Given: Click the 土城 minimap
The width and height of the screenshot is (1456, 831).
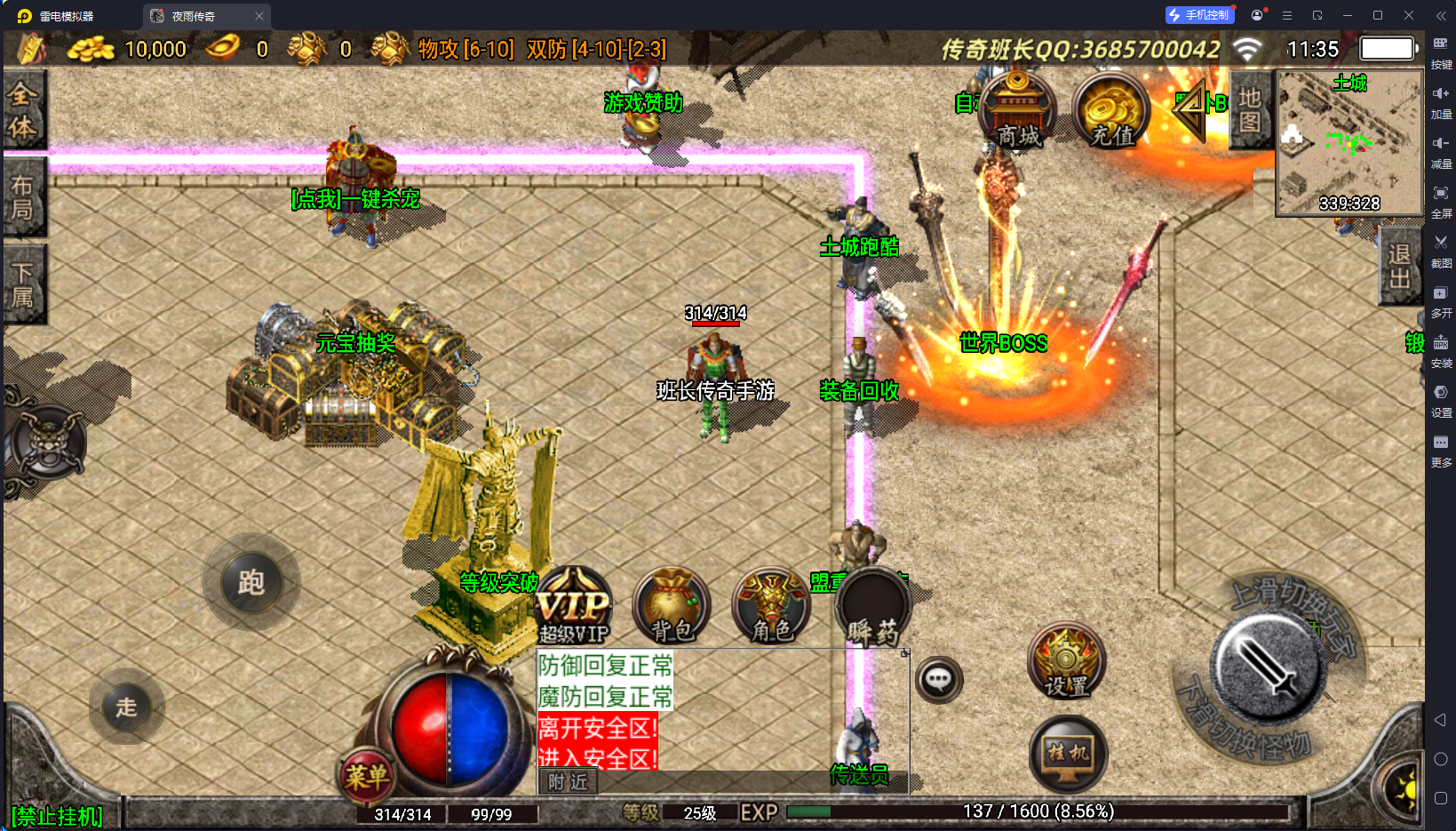Looking at the screenshot, I should (x=1349, y=144).
